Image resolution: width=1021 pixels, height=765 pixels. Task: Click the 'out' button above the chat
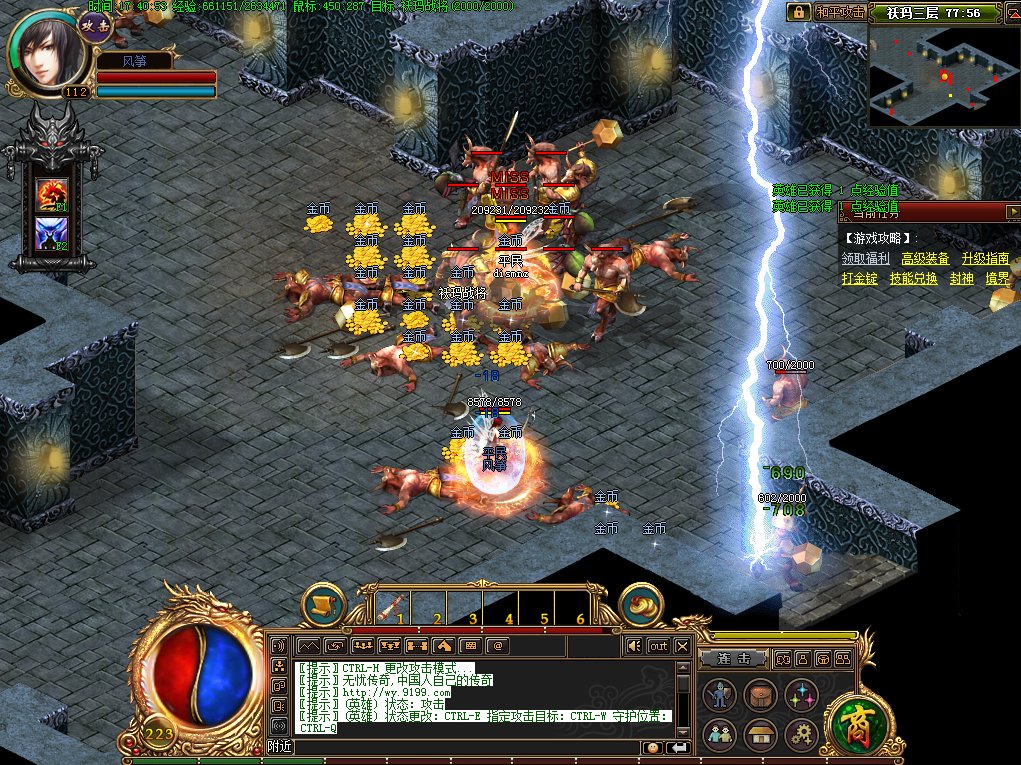pyautogui.click(x=657, y=646)
